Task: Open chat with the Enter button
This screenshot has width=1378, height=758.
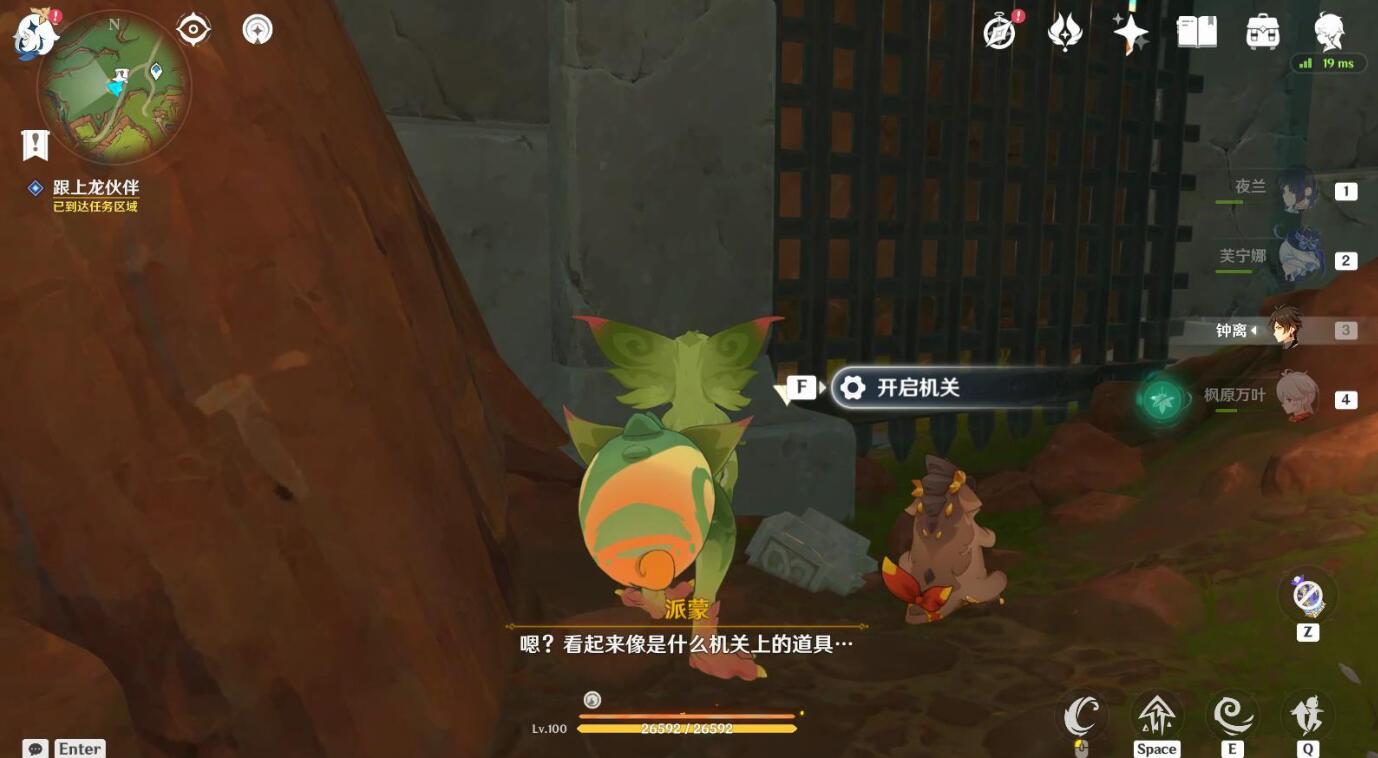Action: (x=78, y=748)
